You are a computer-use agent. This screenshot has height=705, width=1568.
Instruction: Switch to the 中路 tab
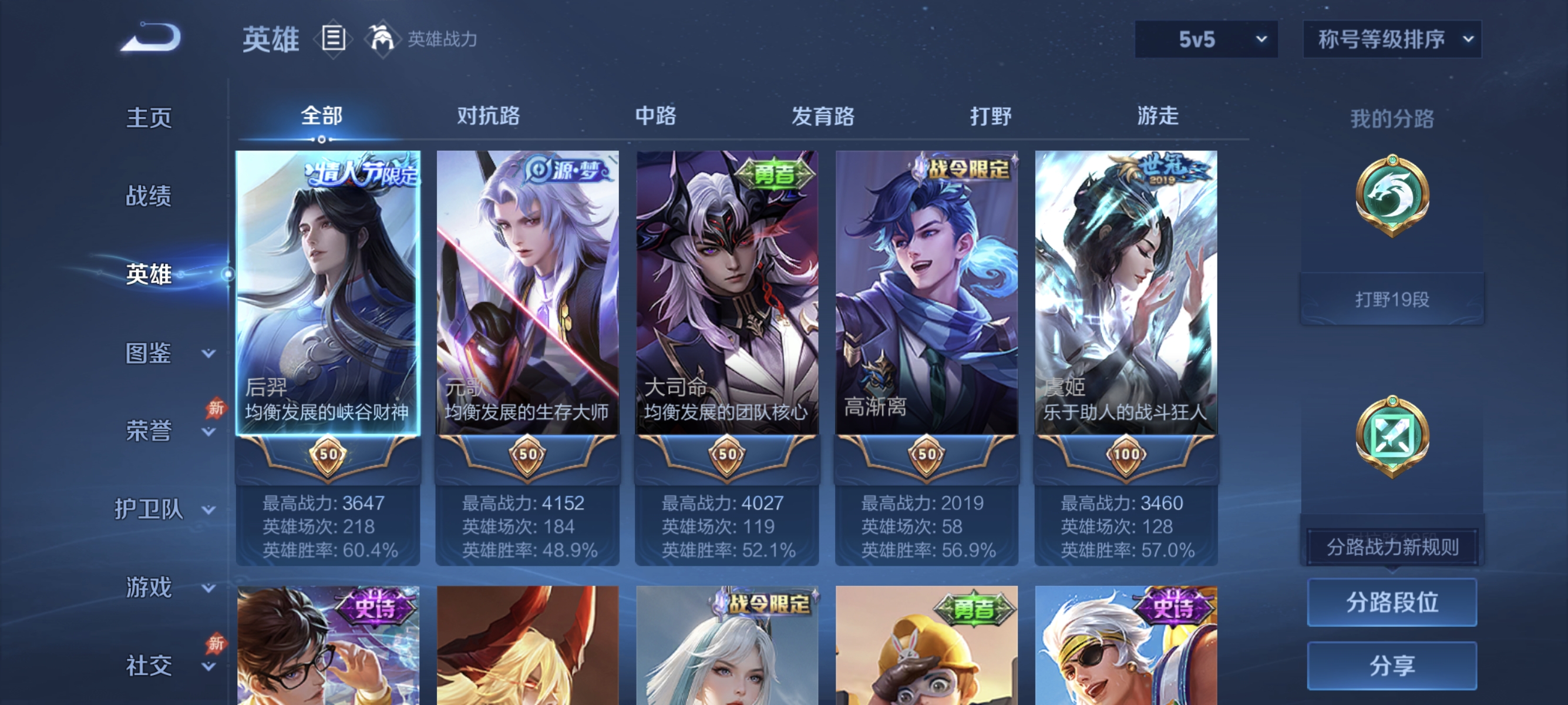(654, 116)
